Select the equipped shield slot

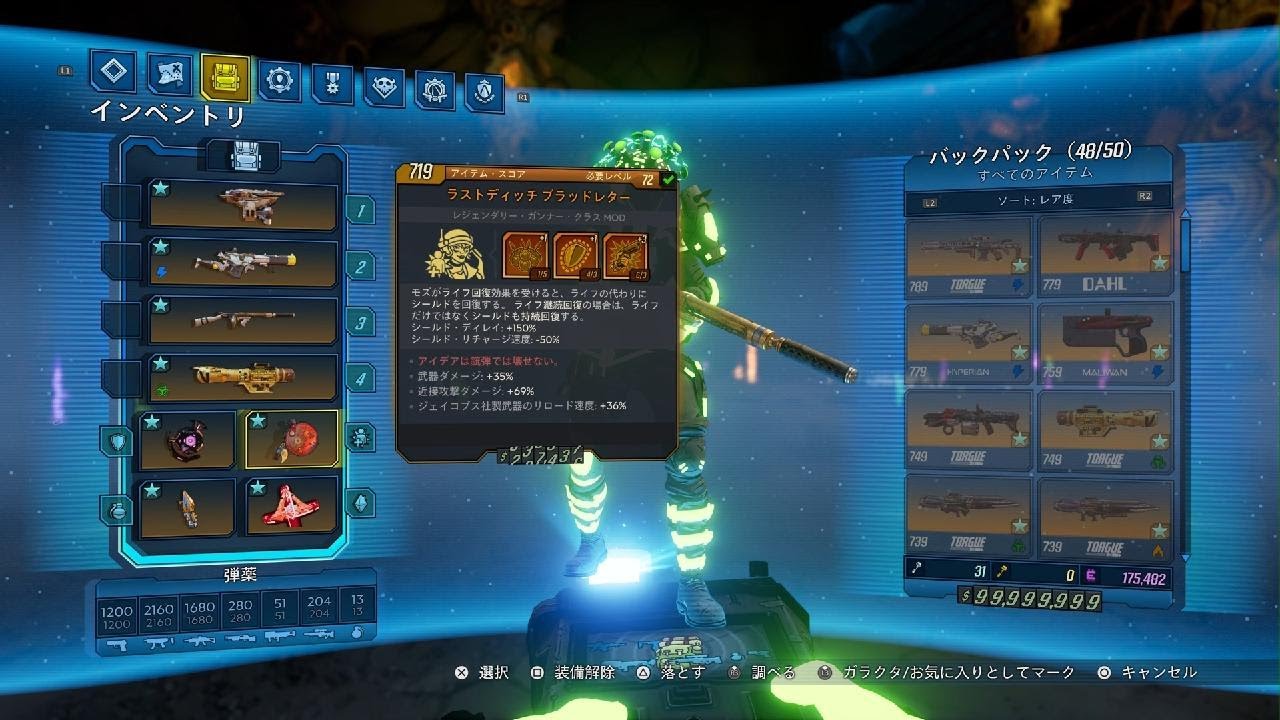[188, 440]
